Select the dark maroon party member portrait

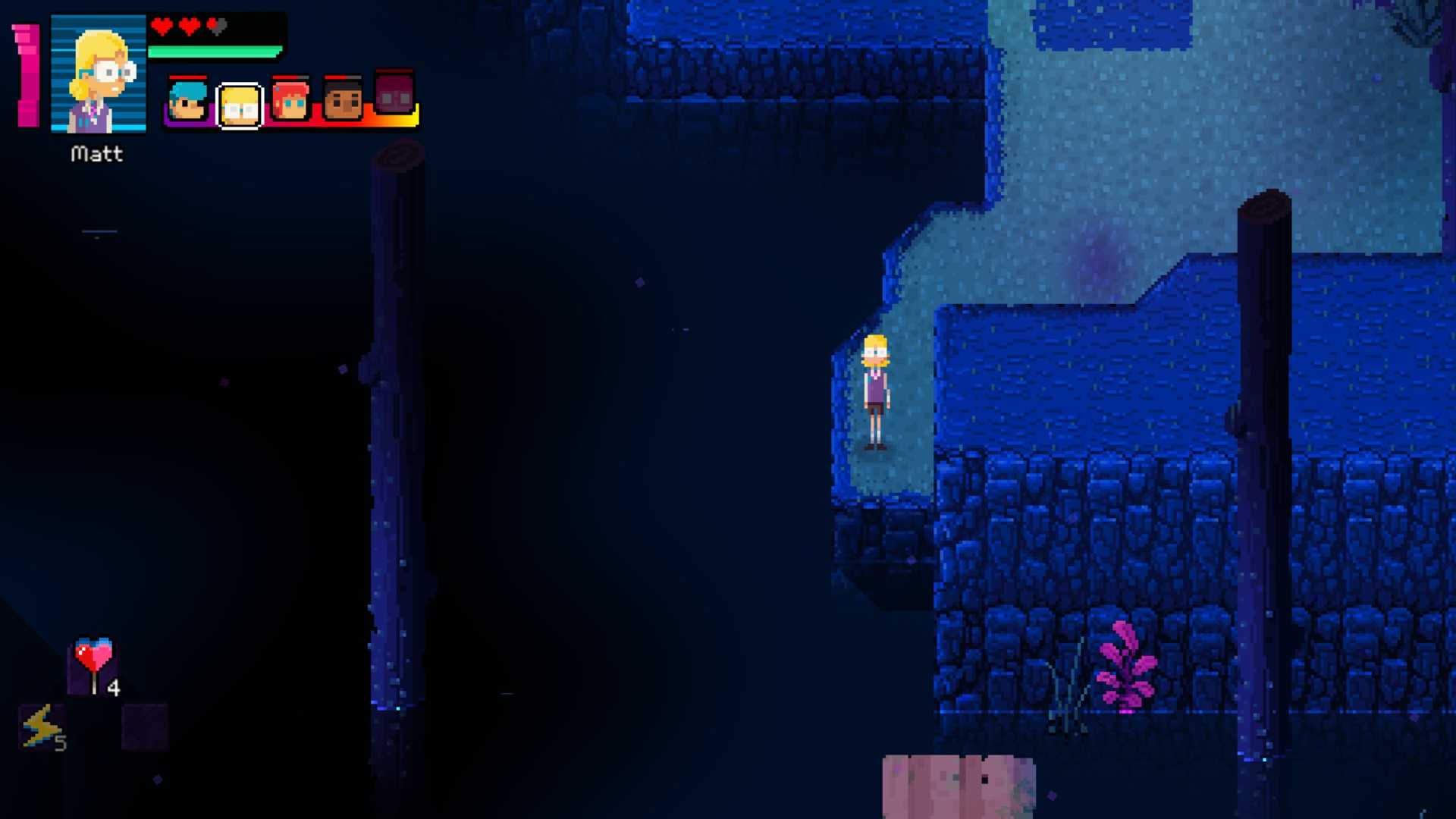tap(394, 94)
